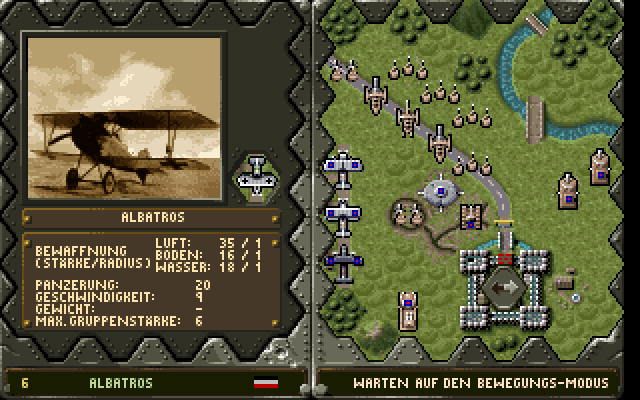This screenshot has width=640, height=400.
Task: Select the Albatros unit hex icon
Action: pyautogui.click(x=257, y=176)
